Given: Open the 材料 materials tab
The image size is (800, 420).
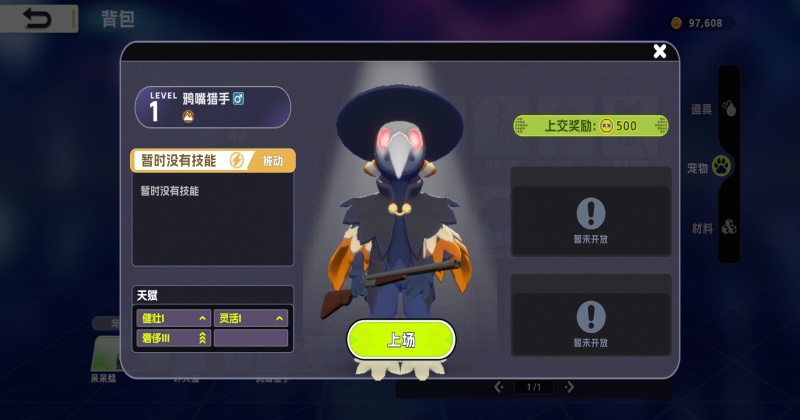Looking at the screenshot, I should [x=714, y=227].
